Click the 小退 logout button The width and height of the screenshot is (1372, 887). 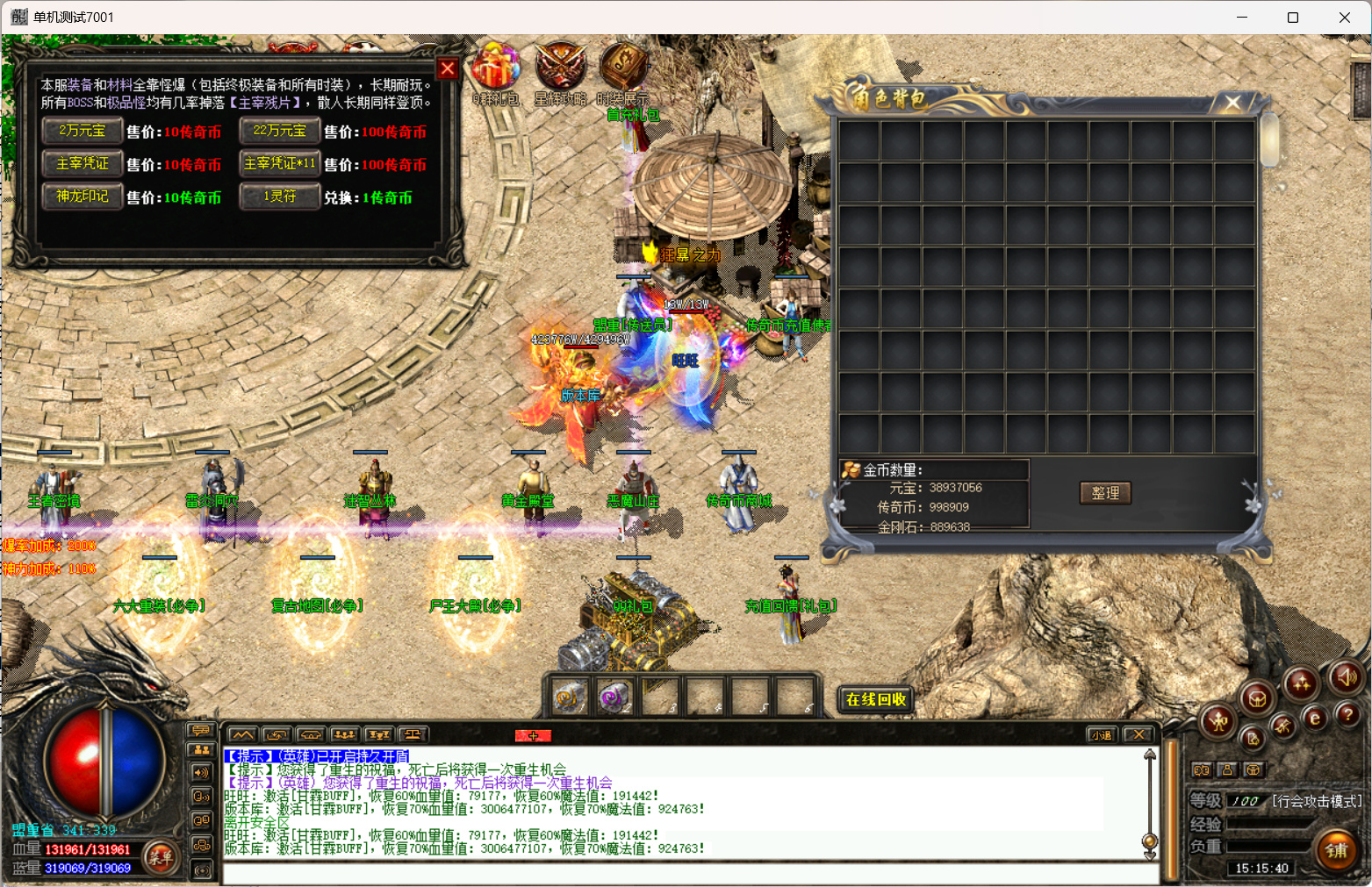(1101, 735)
